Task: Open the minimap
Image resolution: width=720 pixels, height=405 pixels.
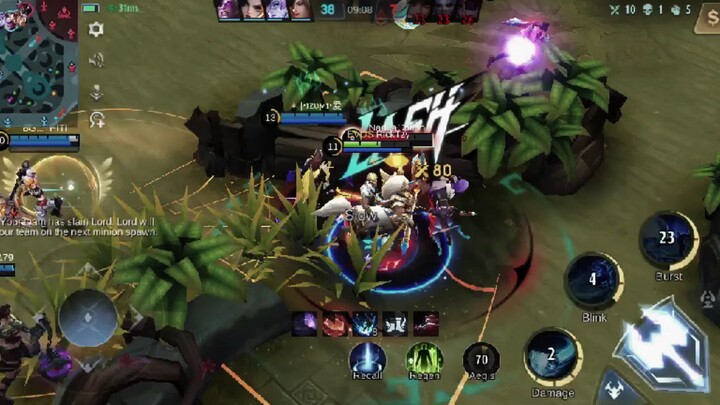Action: coord(38,62)
